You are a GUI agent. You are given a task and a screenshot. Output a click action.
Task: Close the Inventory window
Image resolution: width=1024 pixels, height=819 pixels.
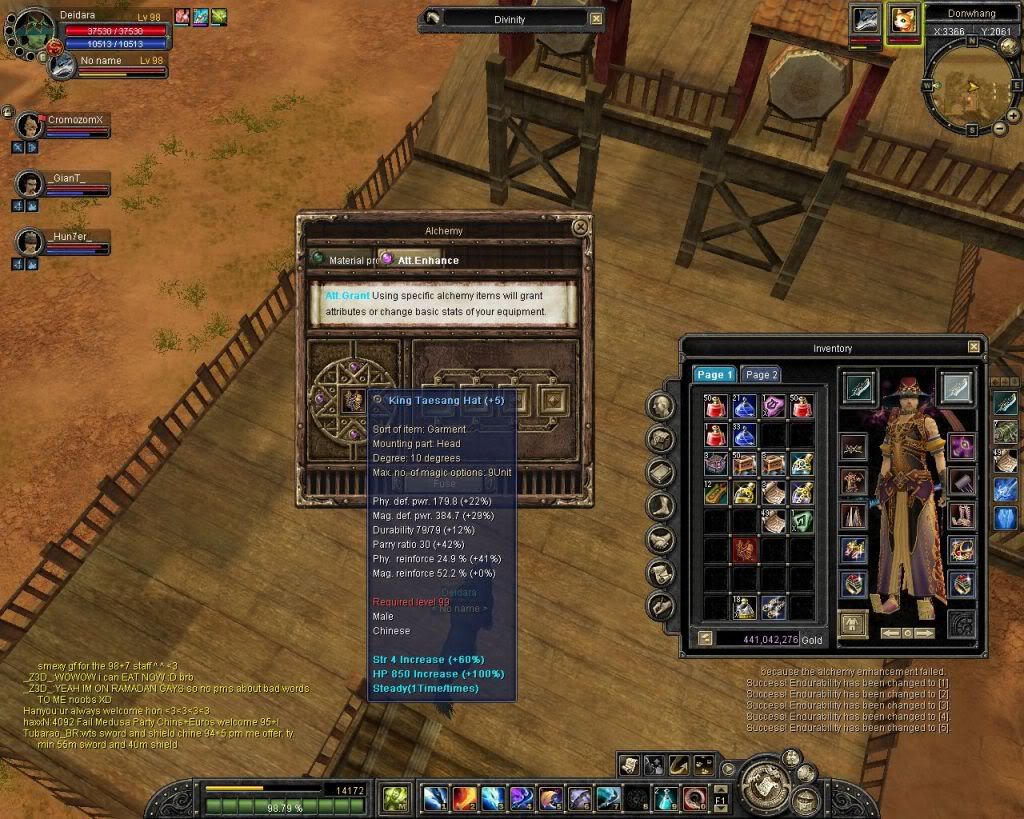click(974, 347)
